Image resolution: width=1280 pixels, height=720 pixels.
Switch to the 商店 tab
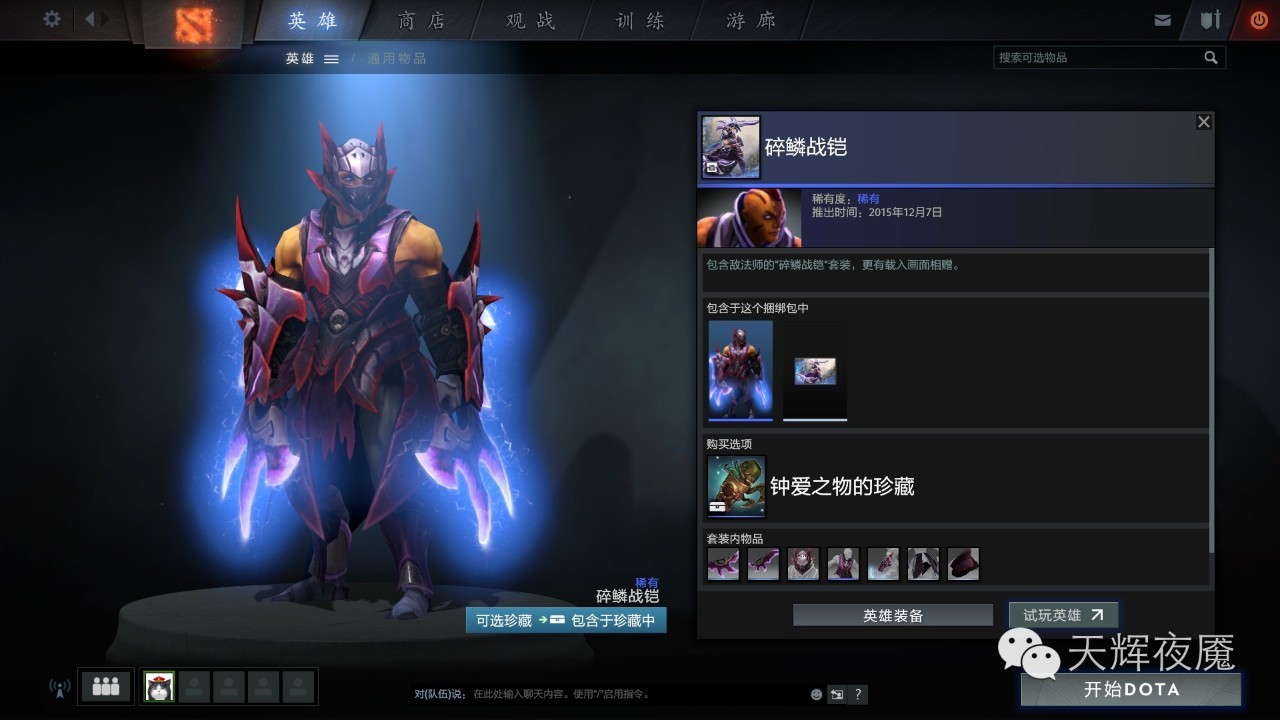click(x=419, y=19)
